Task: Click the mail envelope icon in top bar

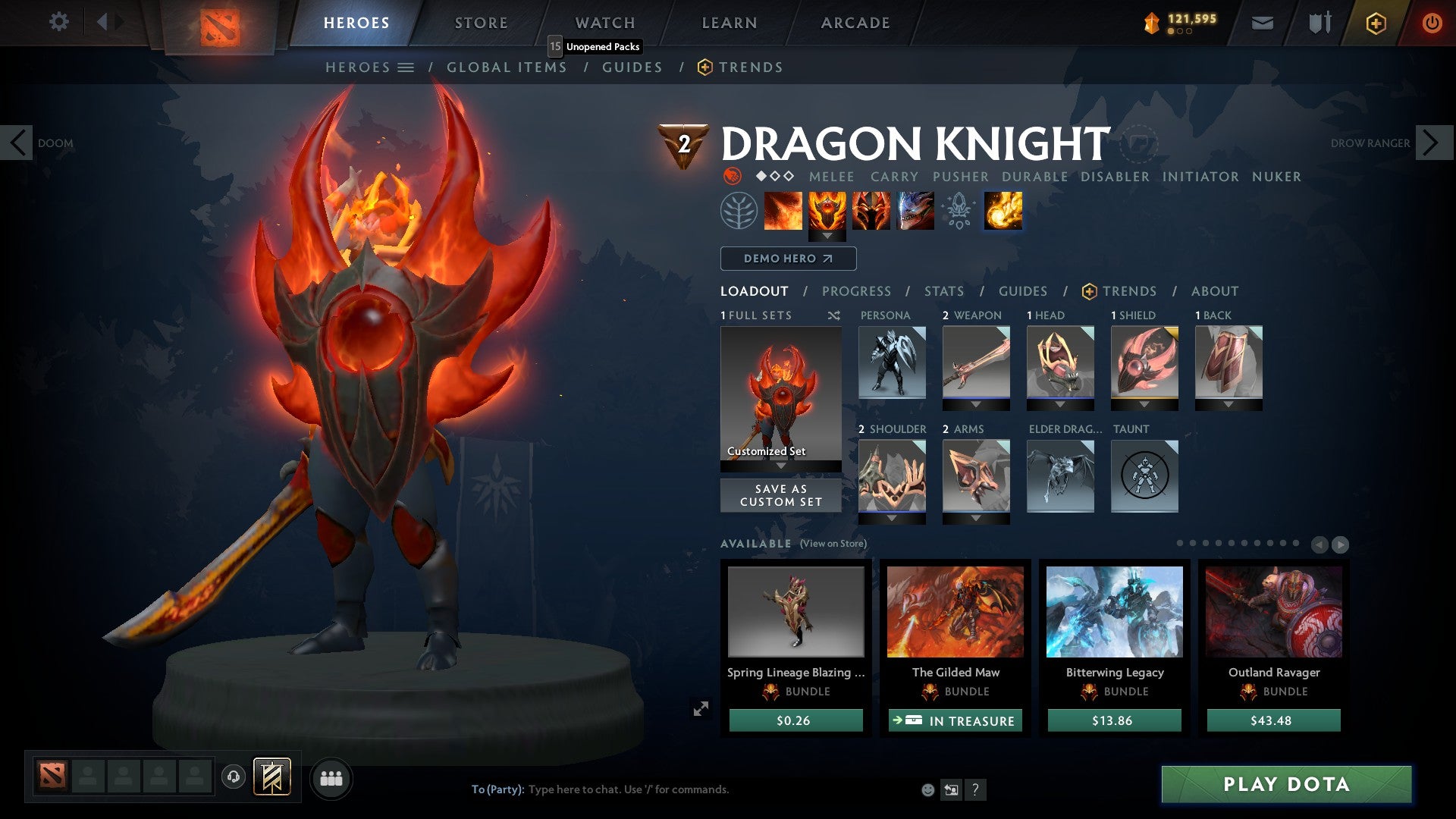Action: click(1262, 23)
